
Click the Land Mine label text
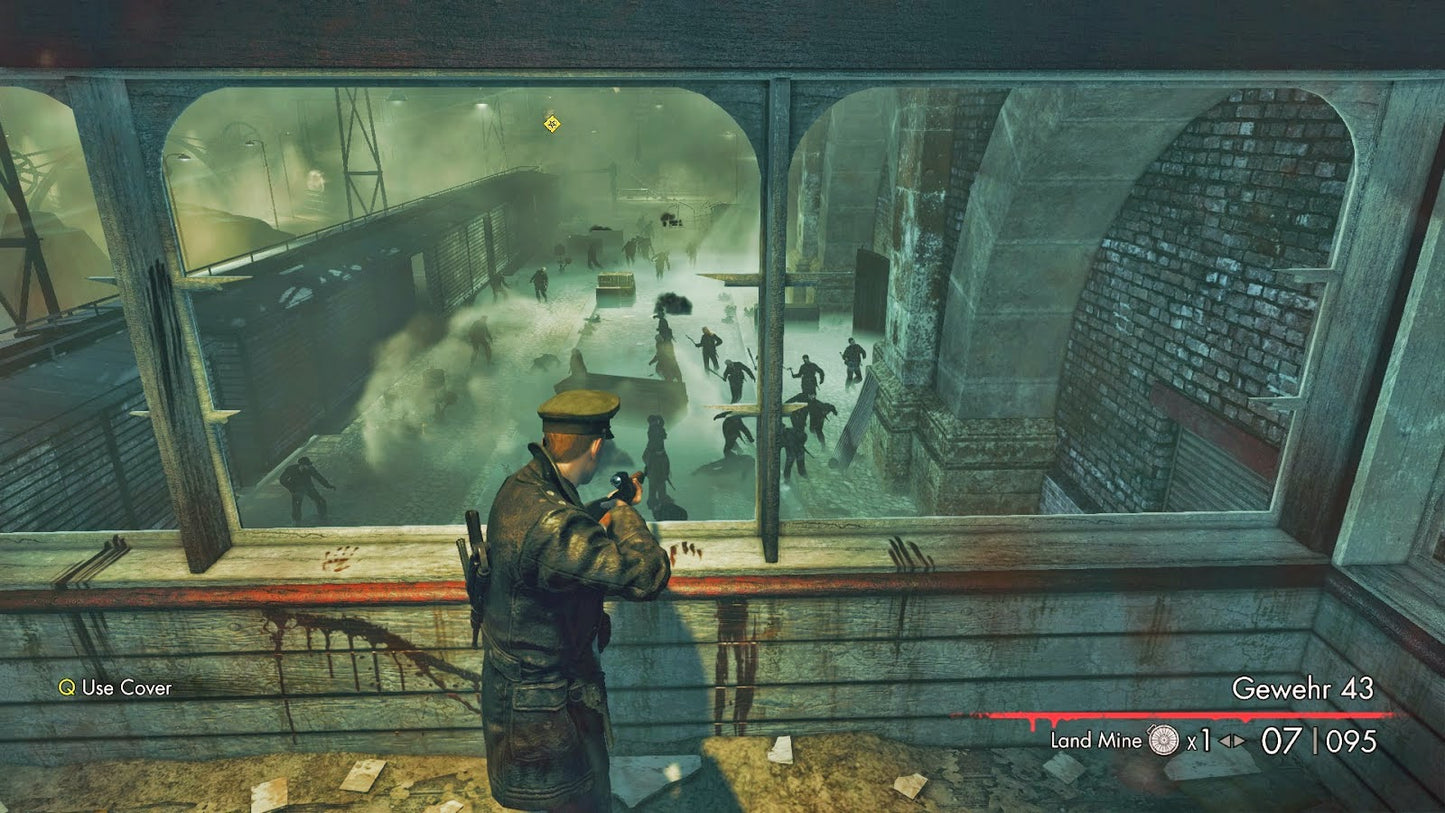[x=1095, y=742]
